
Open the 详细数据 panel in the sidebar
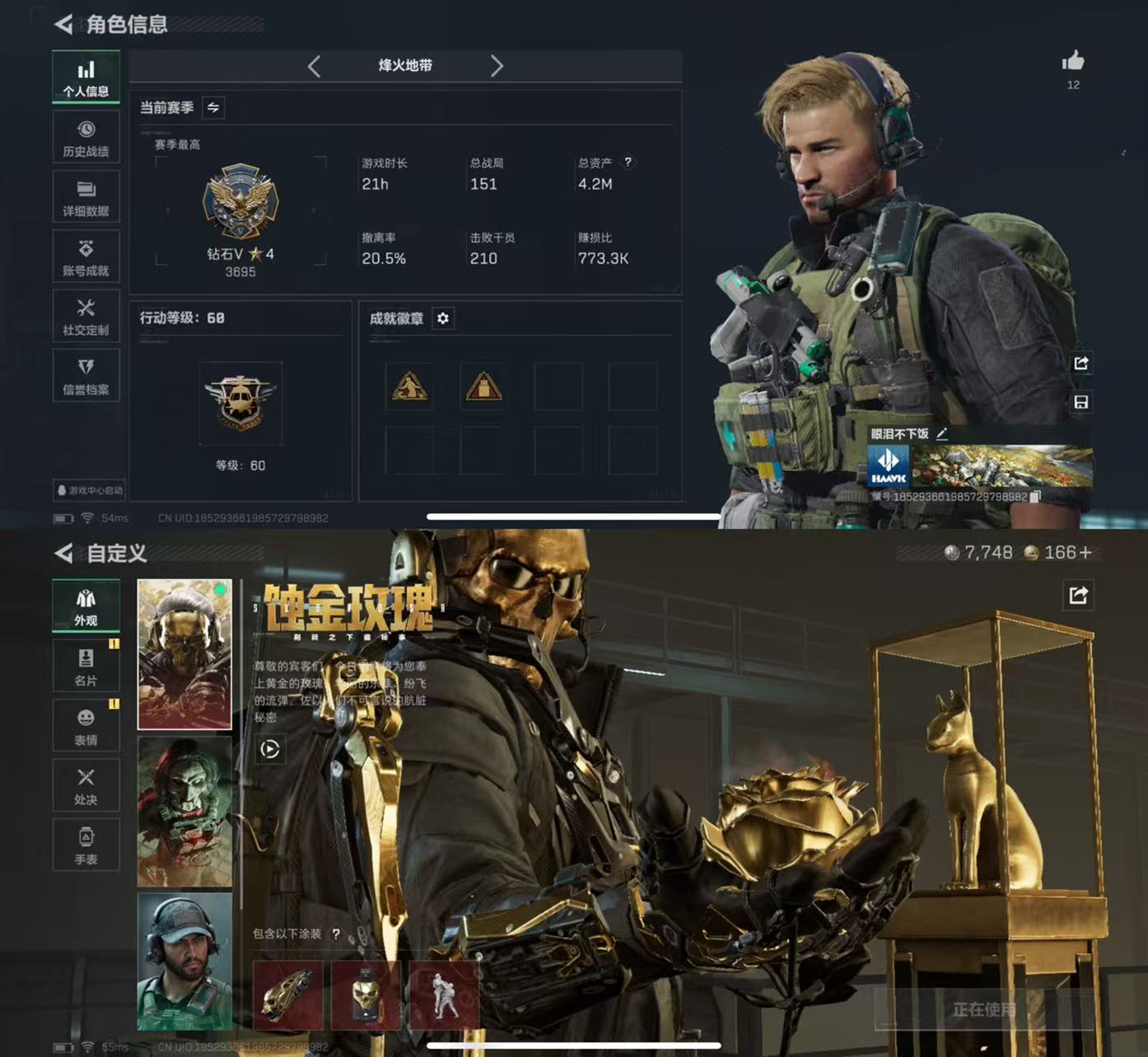pos(86,196)
